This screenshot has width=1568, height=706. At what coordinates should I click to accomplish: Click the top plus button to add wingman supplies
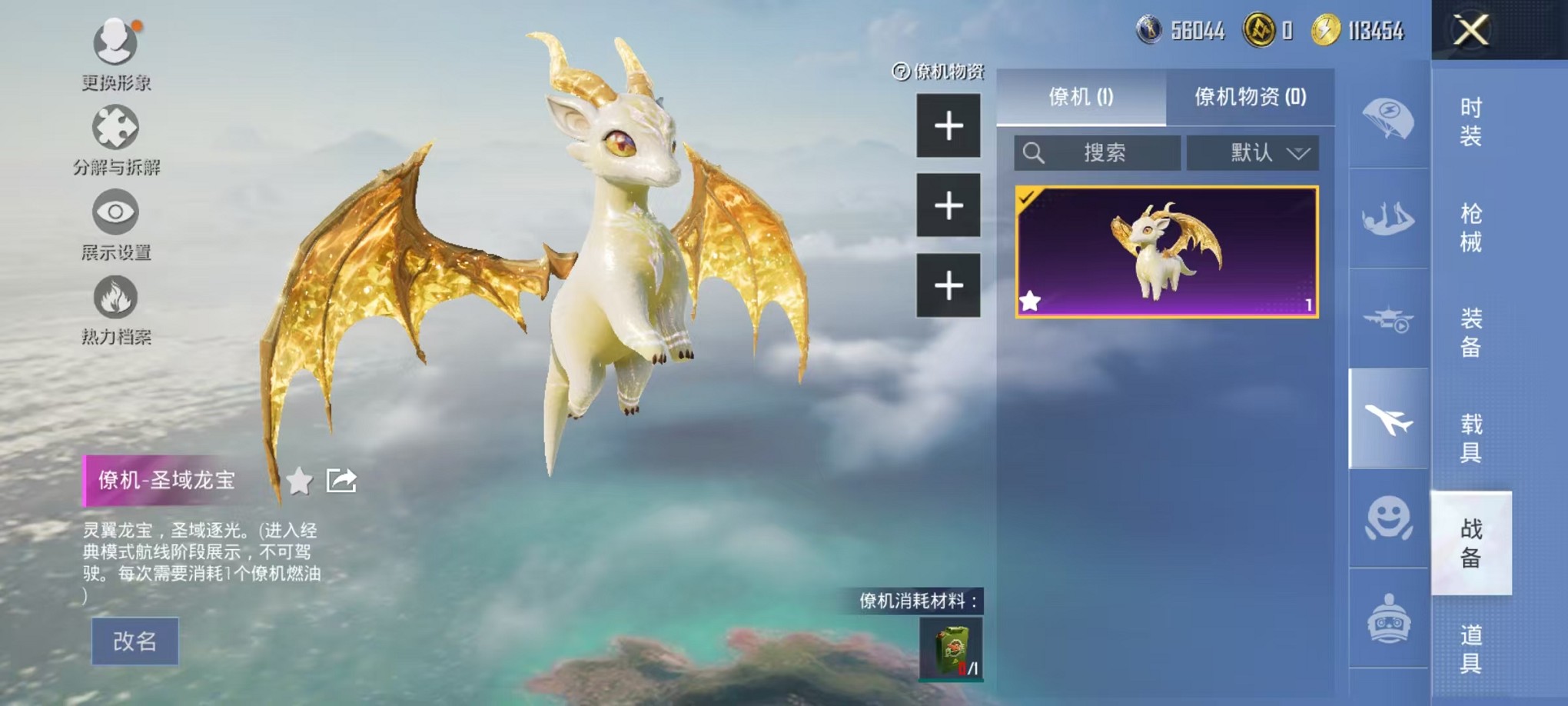point(950,125)
